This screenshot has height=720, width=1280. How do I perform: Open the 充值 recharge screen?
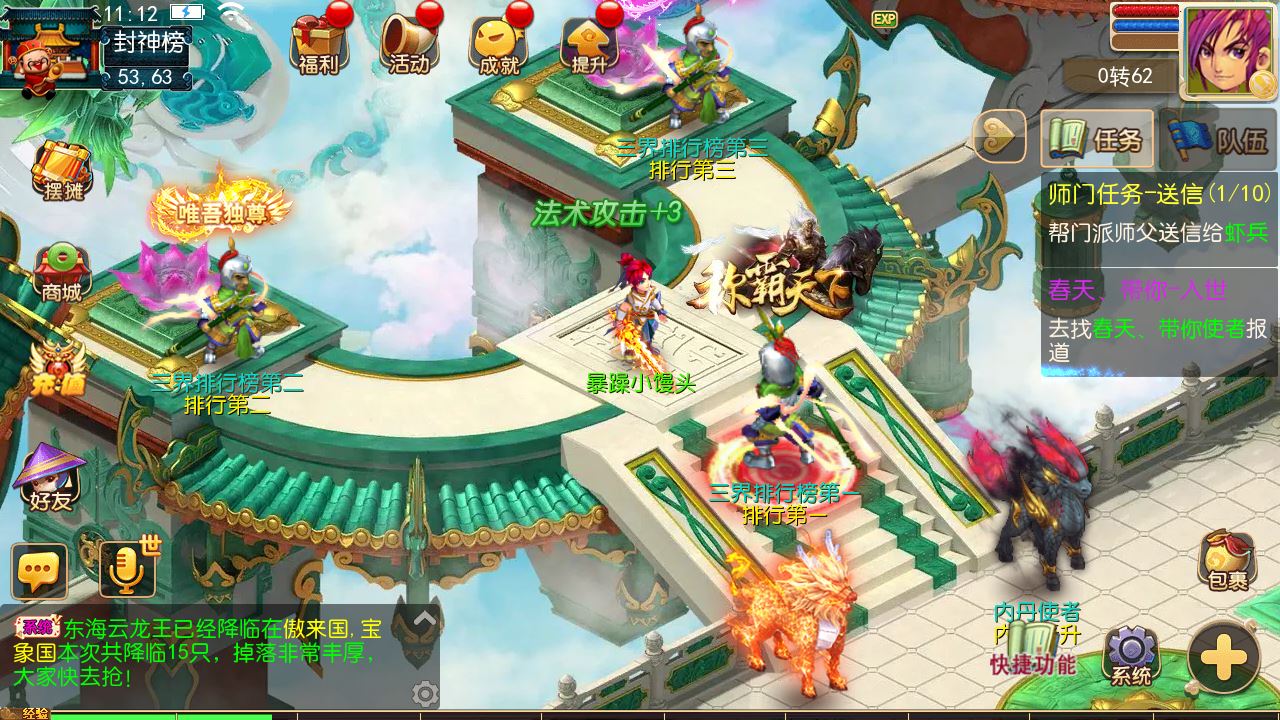pyautogui.click(x=55, y=370)
